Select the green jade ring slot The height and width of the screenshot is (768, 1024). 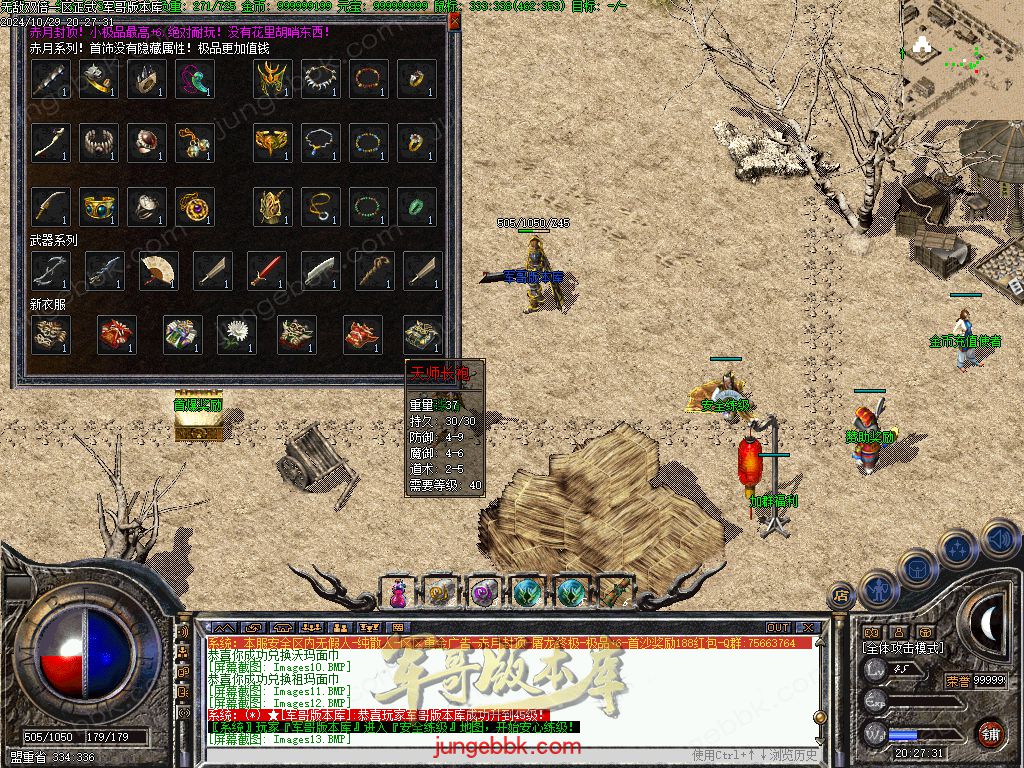tap(416, 206)
